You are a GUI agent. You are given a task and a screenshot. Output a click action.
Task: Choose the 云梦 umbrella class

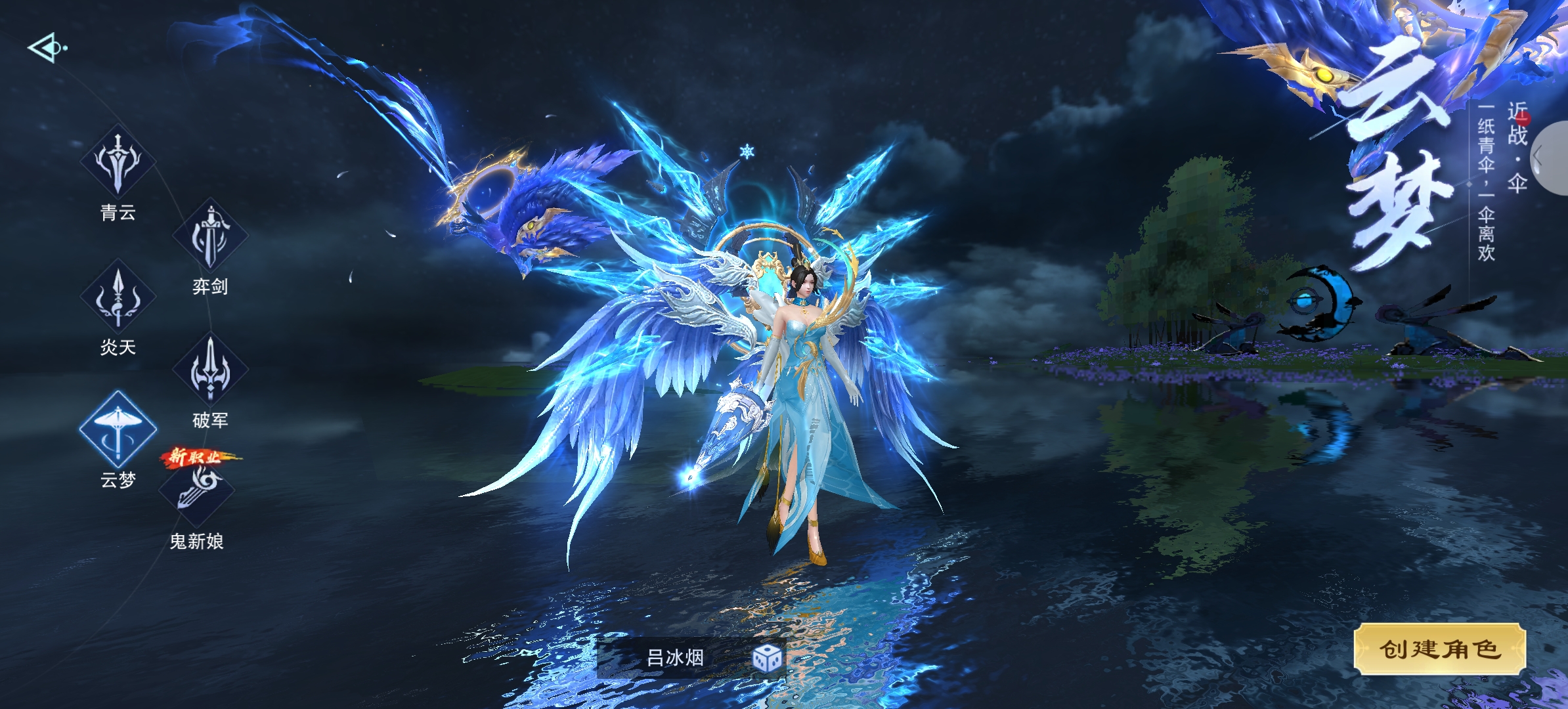tap(118, 430)
